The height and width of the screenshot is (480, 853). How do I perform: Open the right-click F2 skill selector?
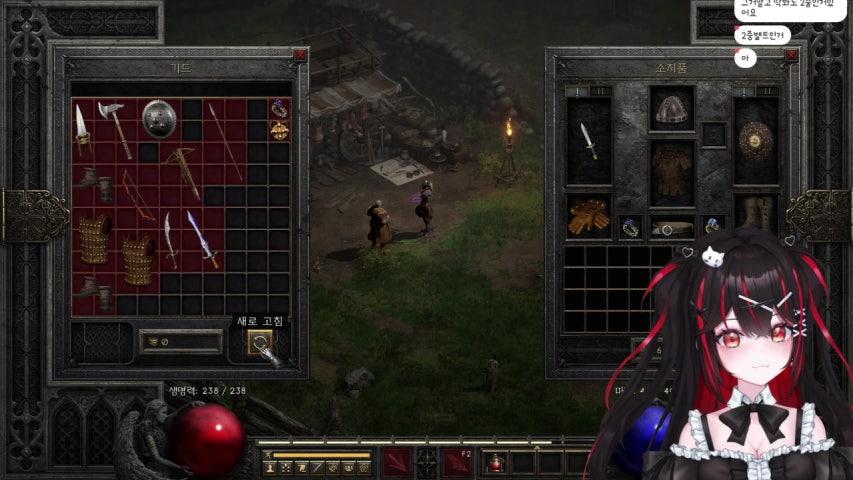click(x=458, y=462)
